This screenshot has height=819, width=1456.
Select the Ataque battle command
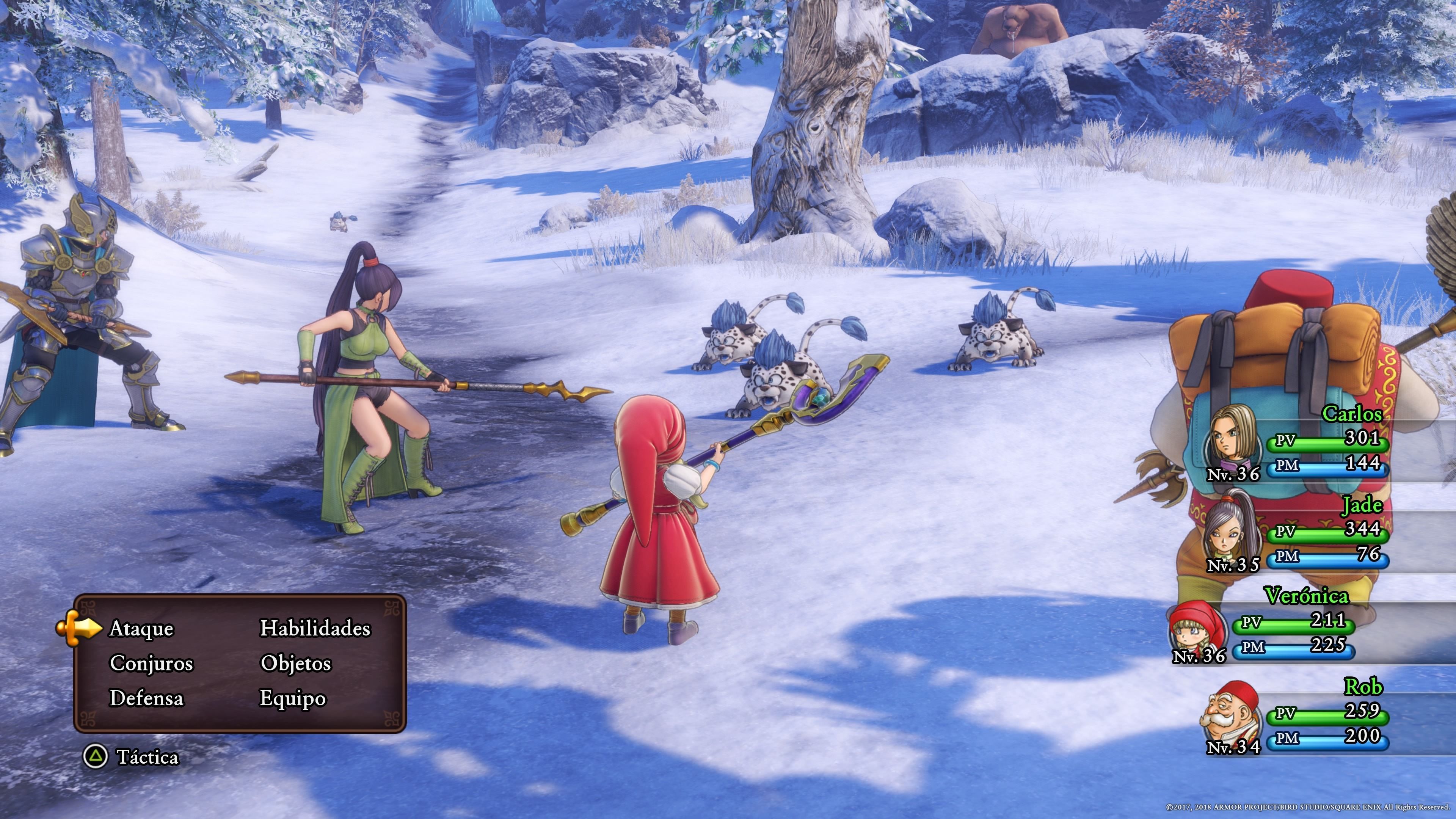pos(141,629)
